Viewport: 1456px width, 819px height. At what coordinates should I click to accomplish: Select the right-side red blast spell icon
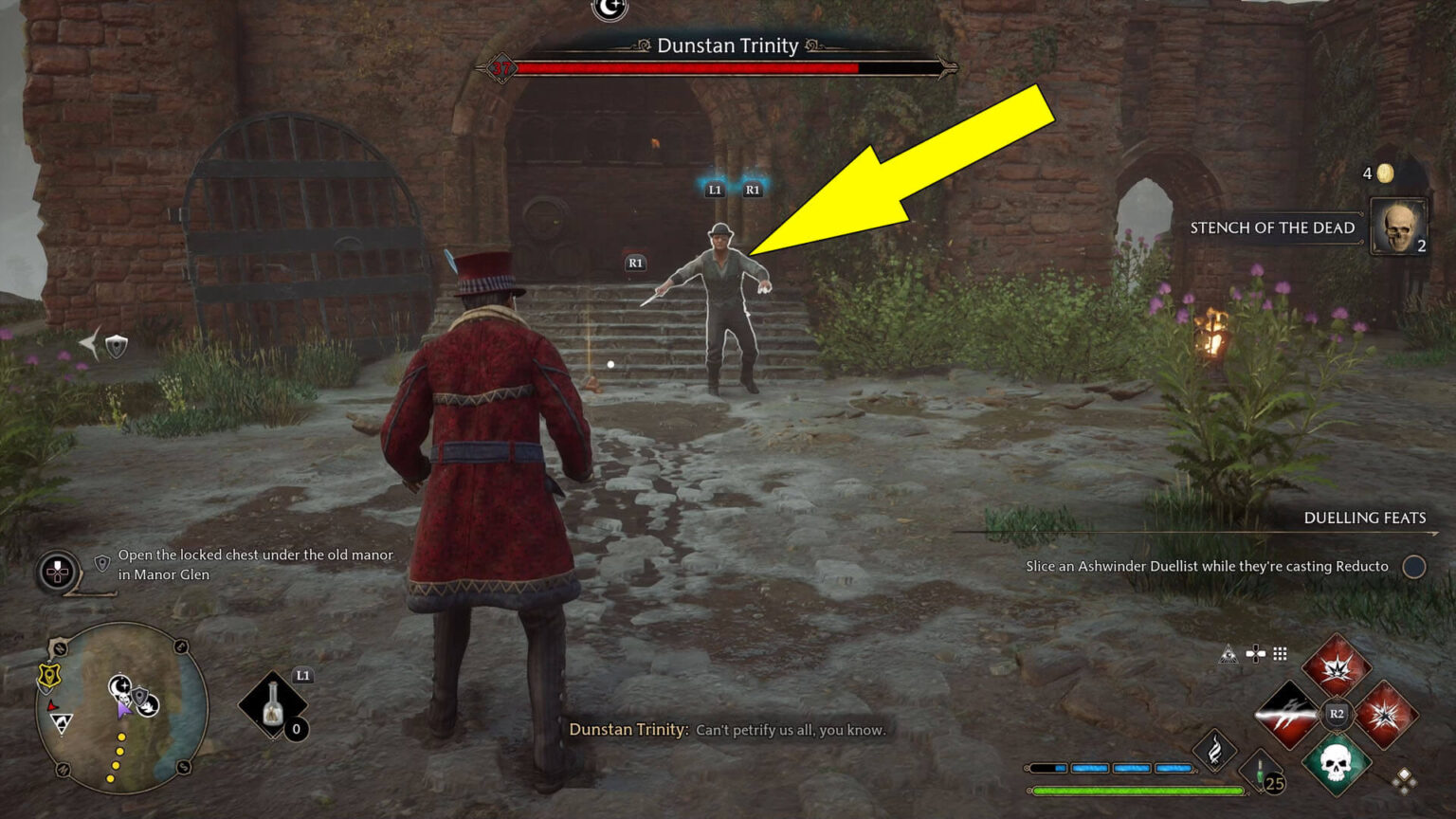(1385, 713)
